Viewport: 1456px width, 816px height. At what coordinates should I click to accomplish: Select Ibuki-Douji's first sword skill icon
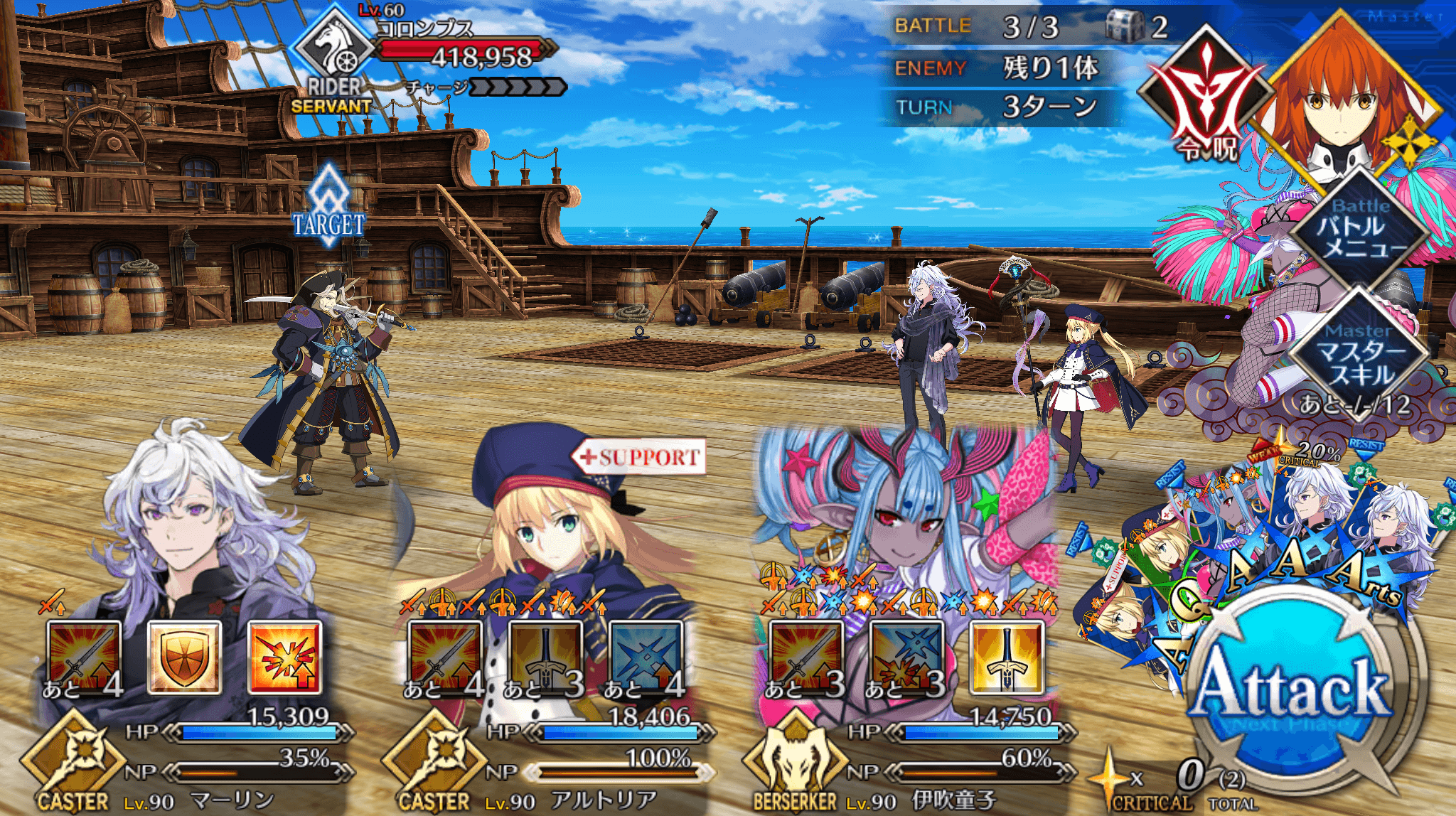[805, 657]
